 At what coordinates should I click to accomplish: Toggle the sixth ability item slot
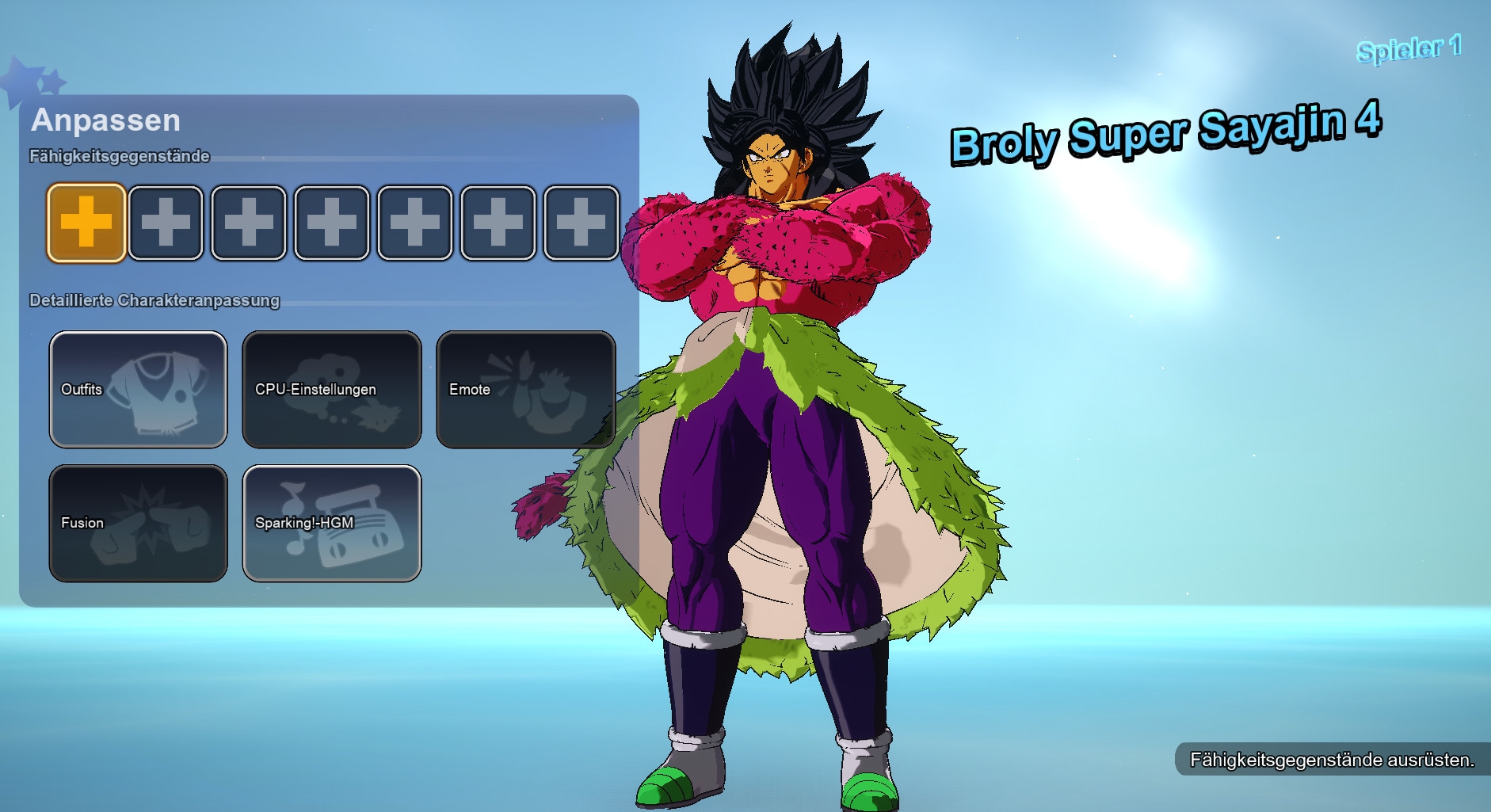497,223
